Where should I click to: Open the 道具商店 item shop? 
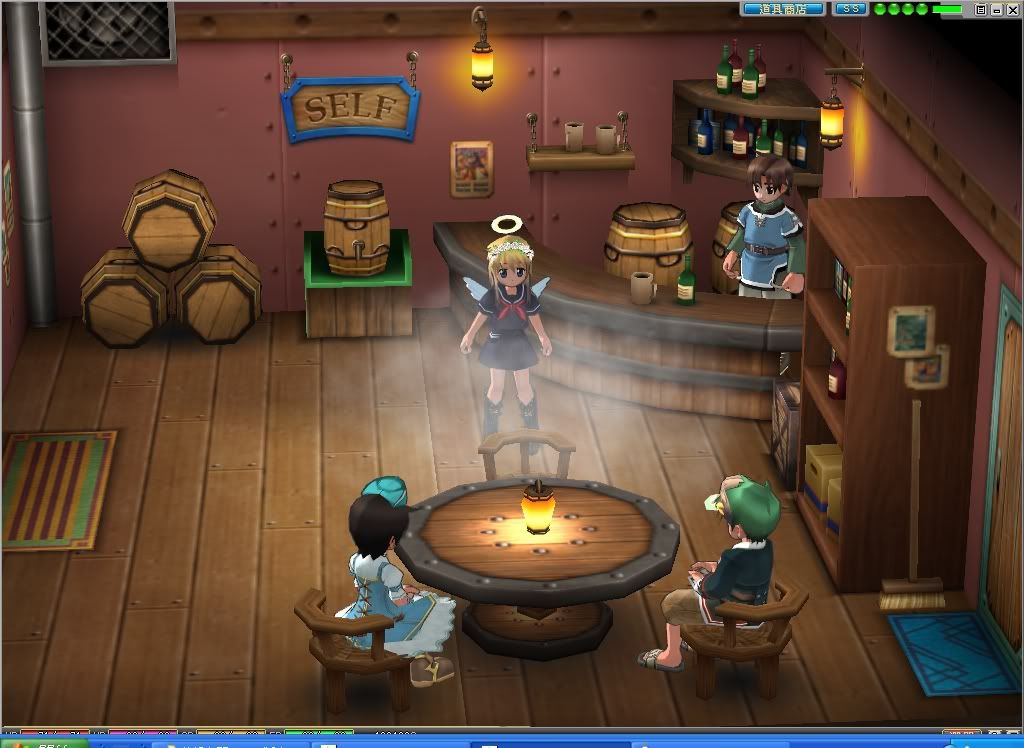pyautogui.click(x=783, y=9)
